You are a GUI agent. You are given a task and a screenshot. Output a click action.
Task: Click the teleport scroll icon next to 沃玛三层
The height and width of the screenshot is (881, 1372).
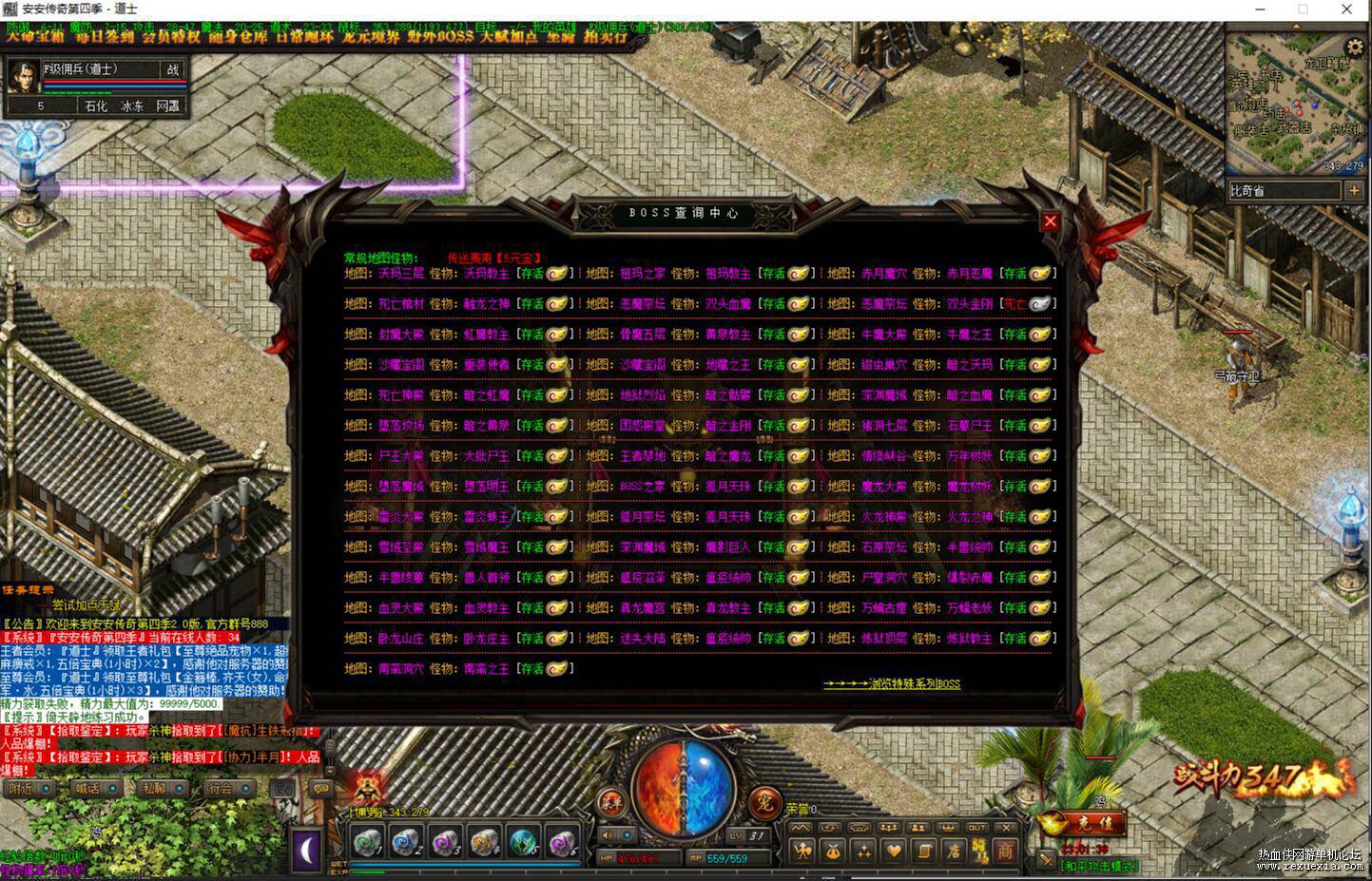(x=559, y=275)
